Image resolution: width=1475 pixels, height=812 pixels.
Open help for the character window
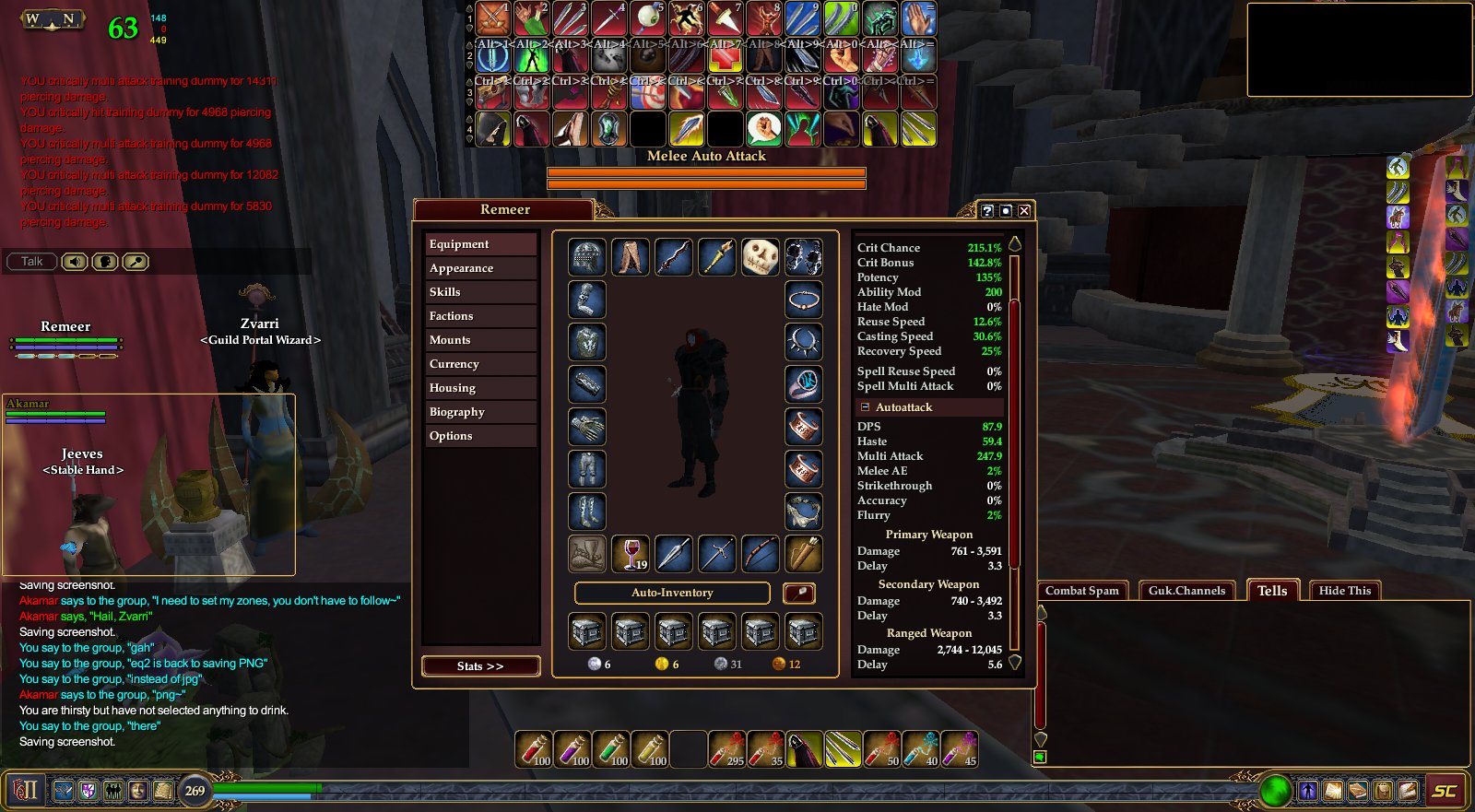987,211
